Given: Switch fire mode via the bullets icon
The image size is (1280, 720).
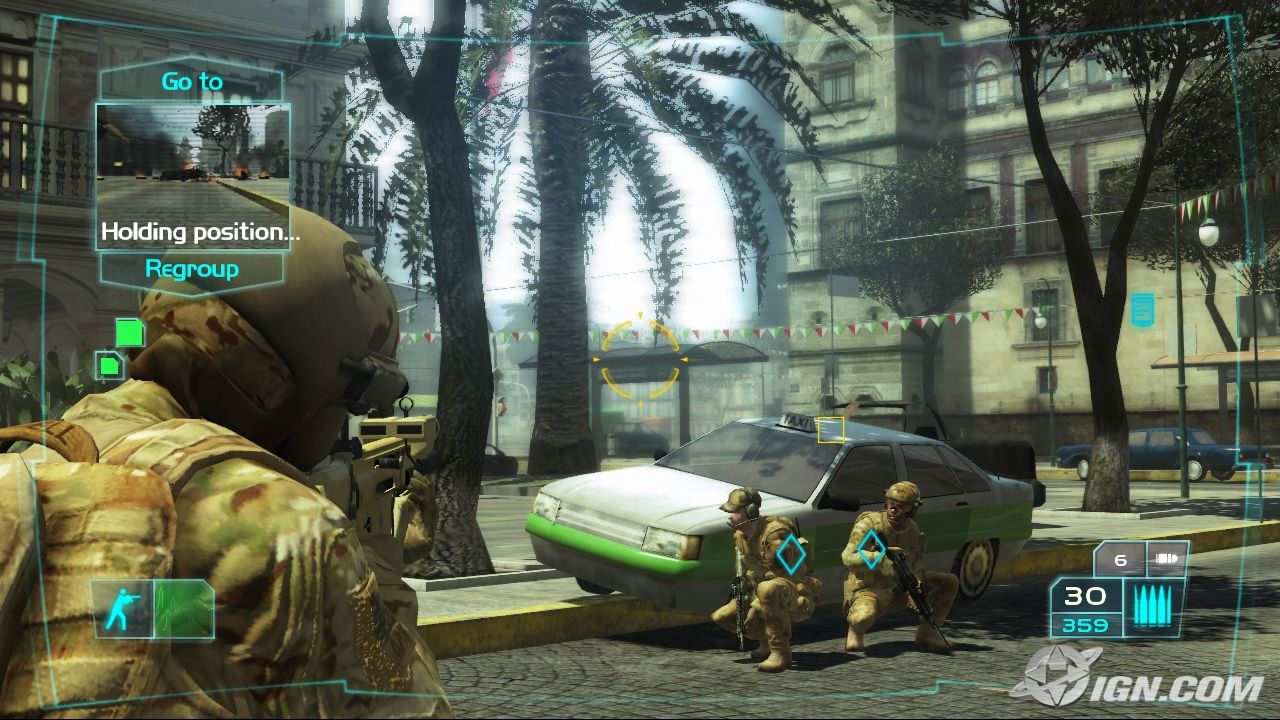Looking at the screenshot, I should point(1156,608).
